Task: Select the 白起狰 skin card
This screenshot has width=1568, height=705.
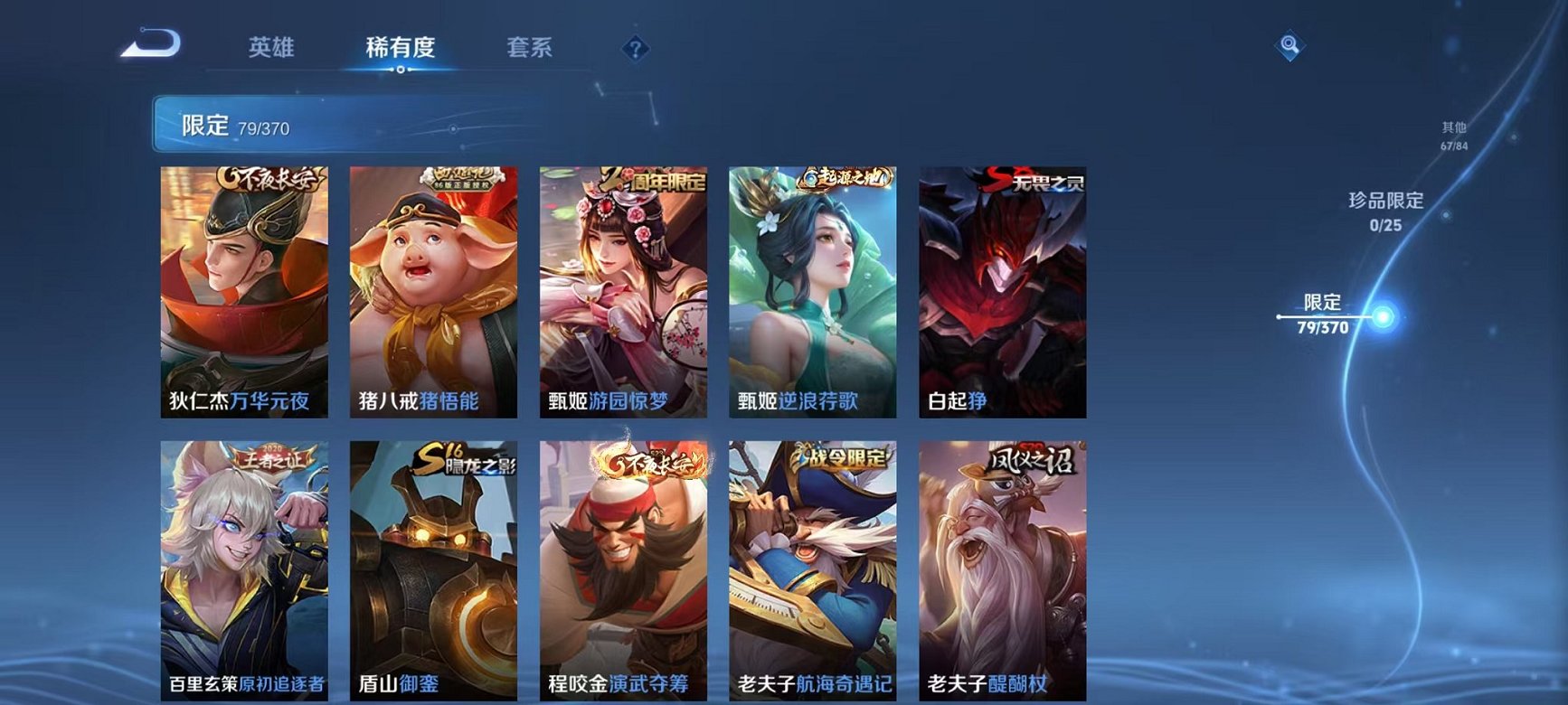Action: click(1006, 289)
